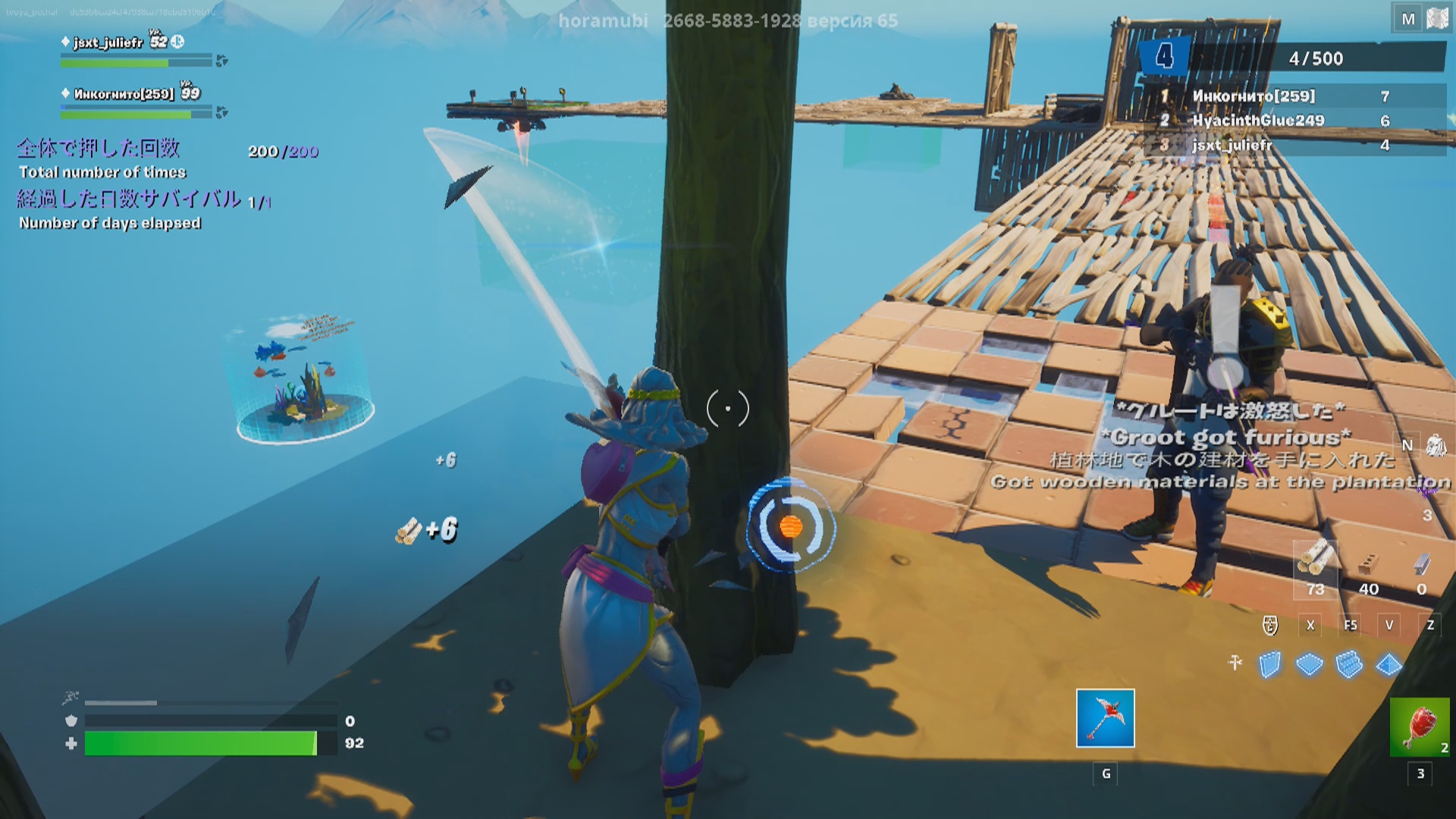Open the map icon

coord(1436,19)
